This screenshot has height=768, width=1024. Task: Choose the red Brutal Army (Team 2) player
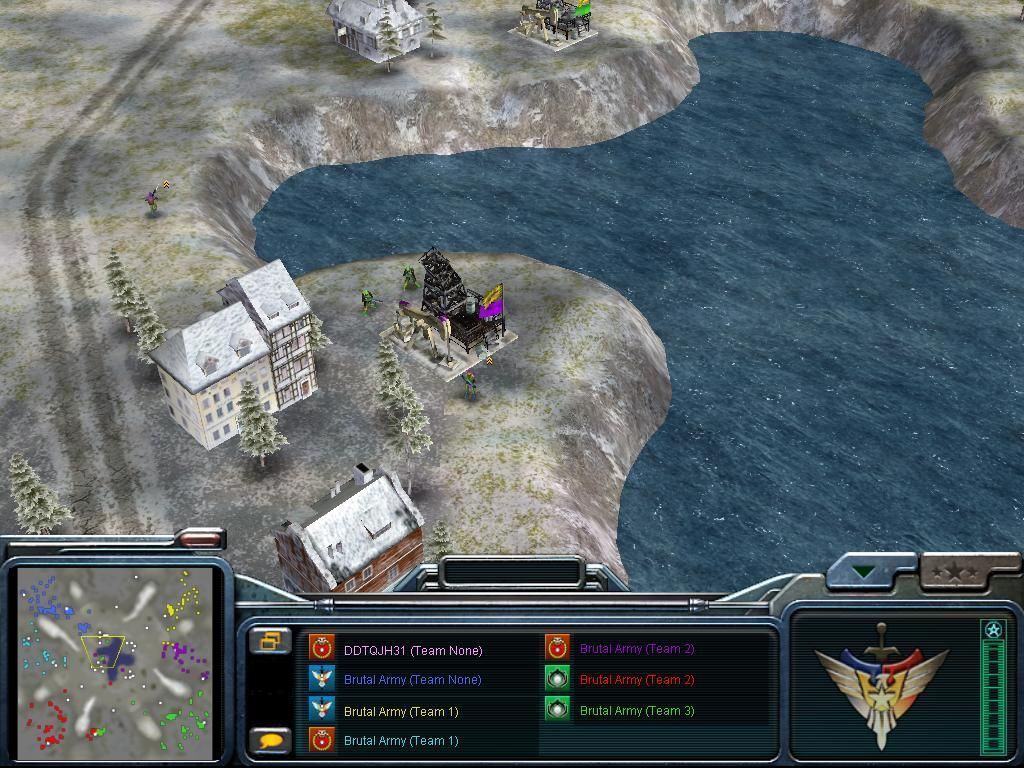coord(636,680)
